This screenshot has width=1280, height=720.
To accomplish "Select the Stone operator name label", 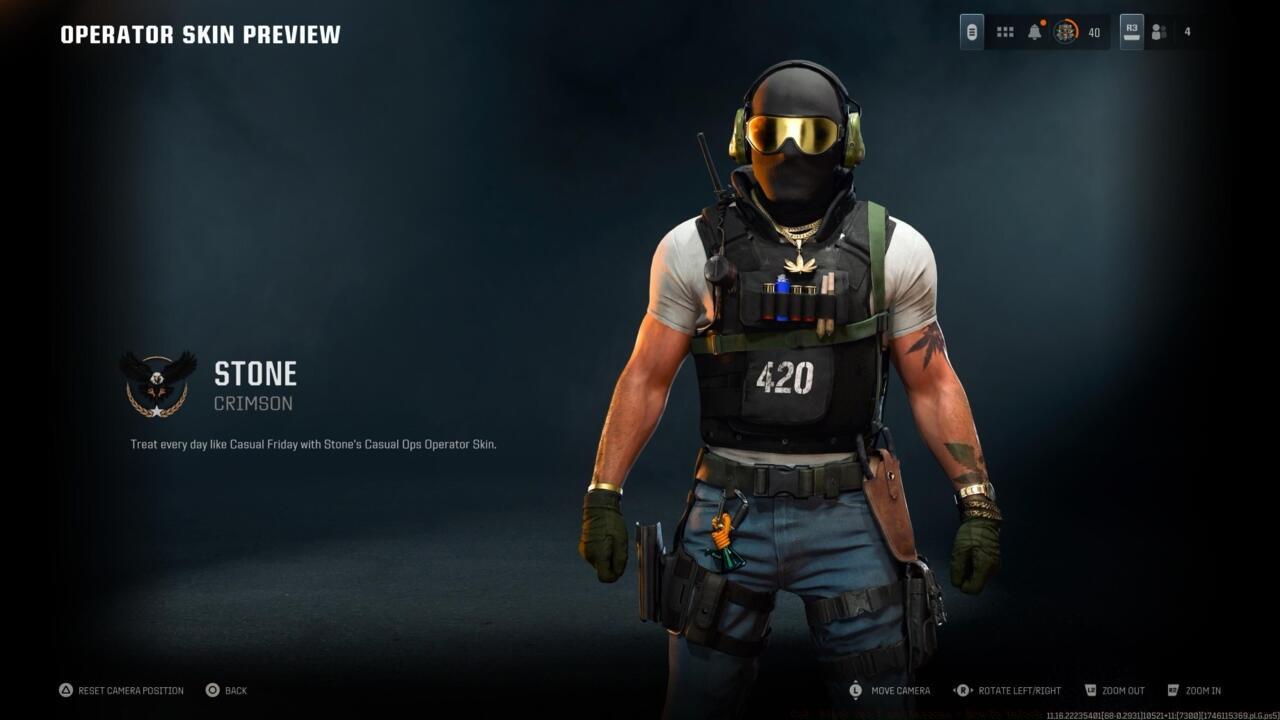I will click(255, 373).
